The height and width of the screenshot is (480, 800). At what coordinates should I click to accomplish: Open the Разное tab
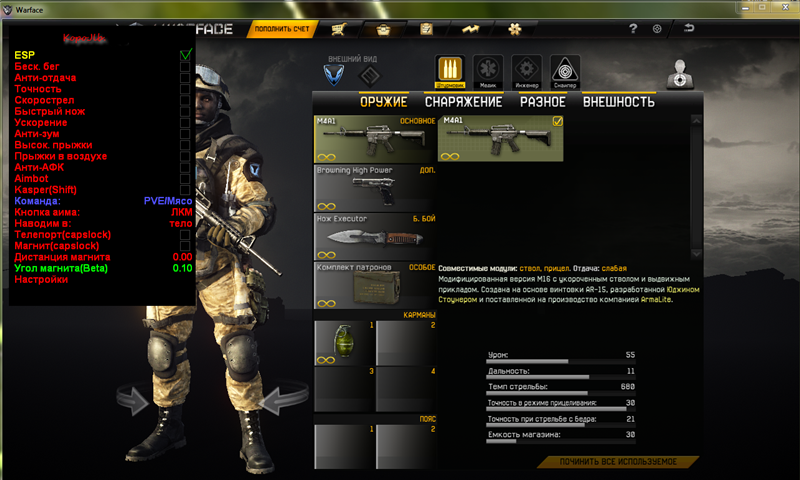point(542,102)
